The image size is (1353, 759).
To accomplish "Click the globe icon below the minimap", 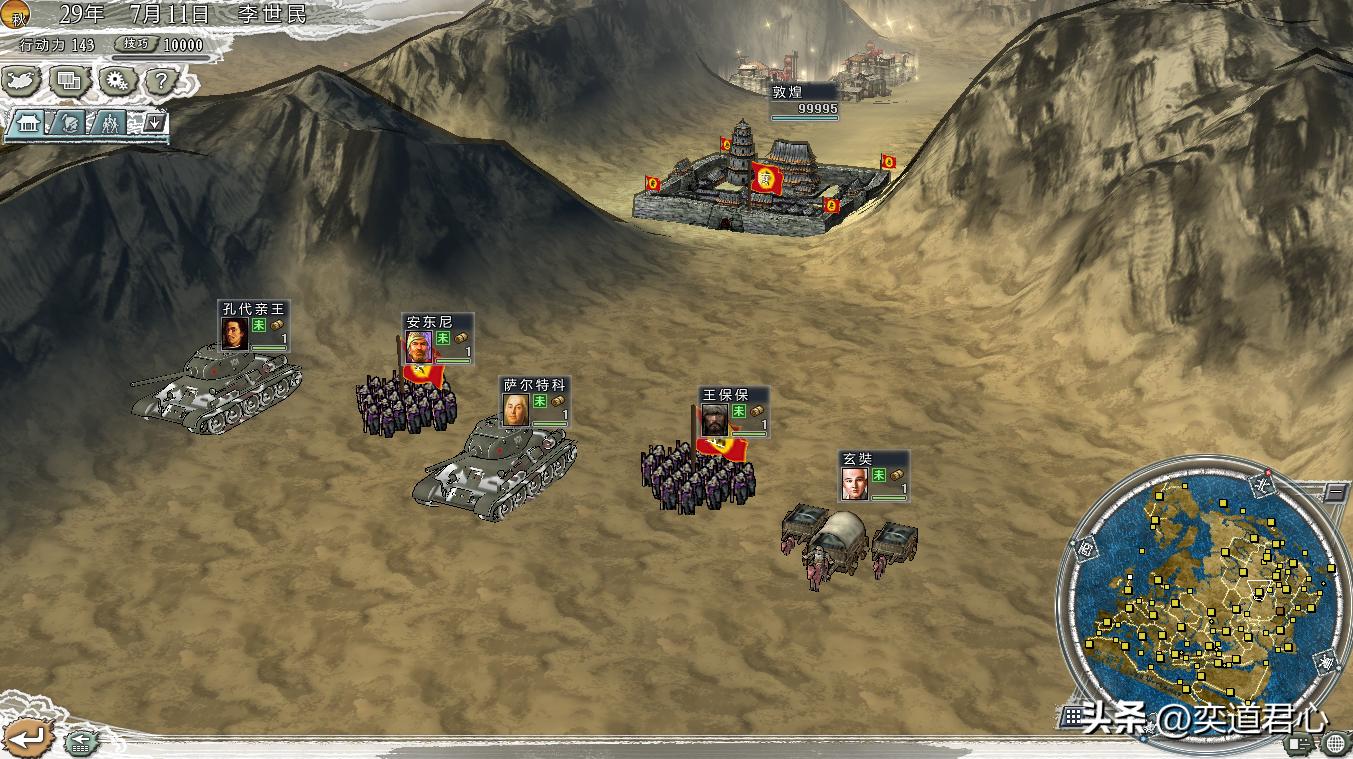I will click(1335, 744).
